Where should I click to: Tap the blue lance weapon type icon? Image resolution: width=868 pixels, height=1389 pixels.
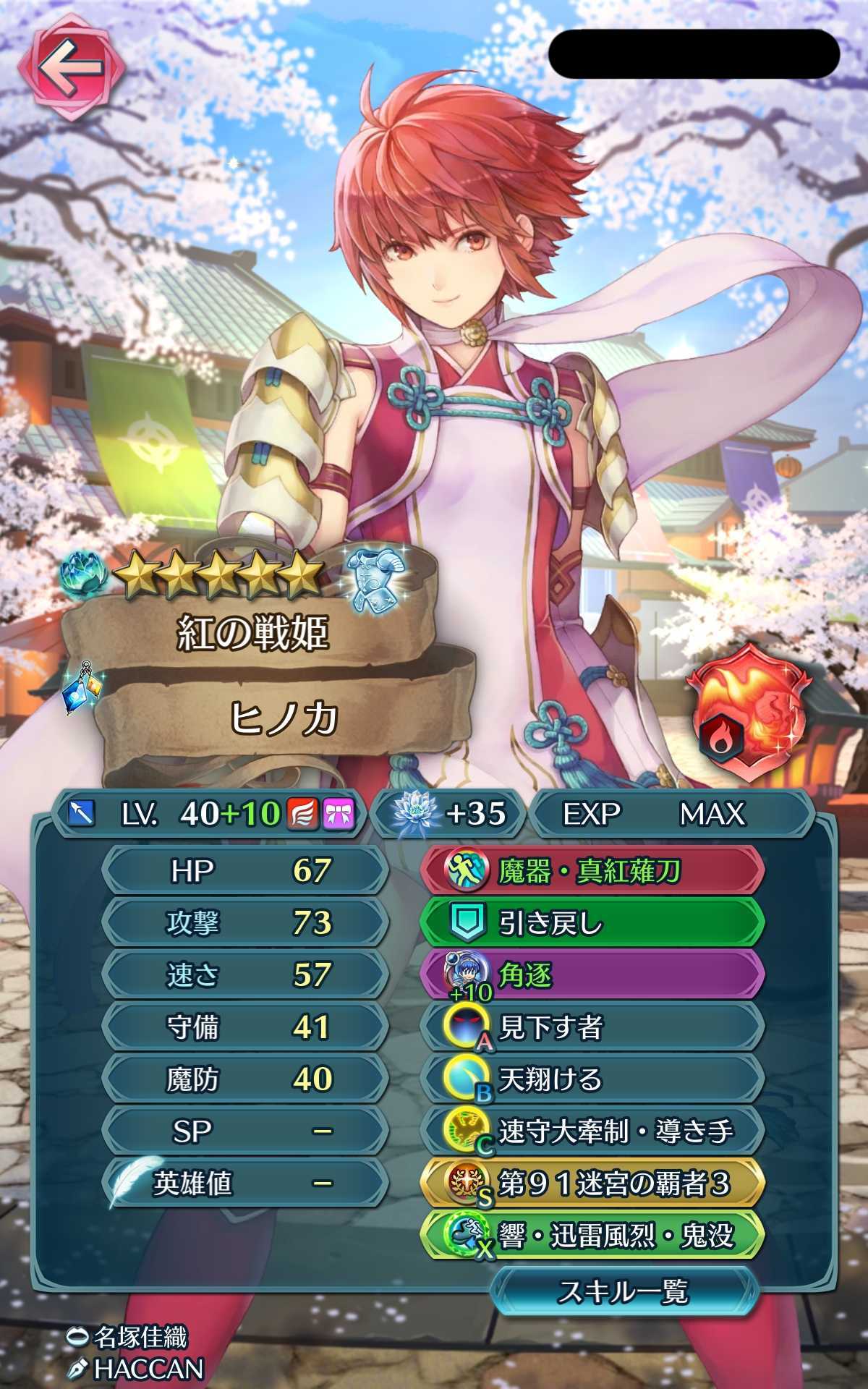point(81,814)
